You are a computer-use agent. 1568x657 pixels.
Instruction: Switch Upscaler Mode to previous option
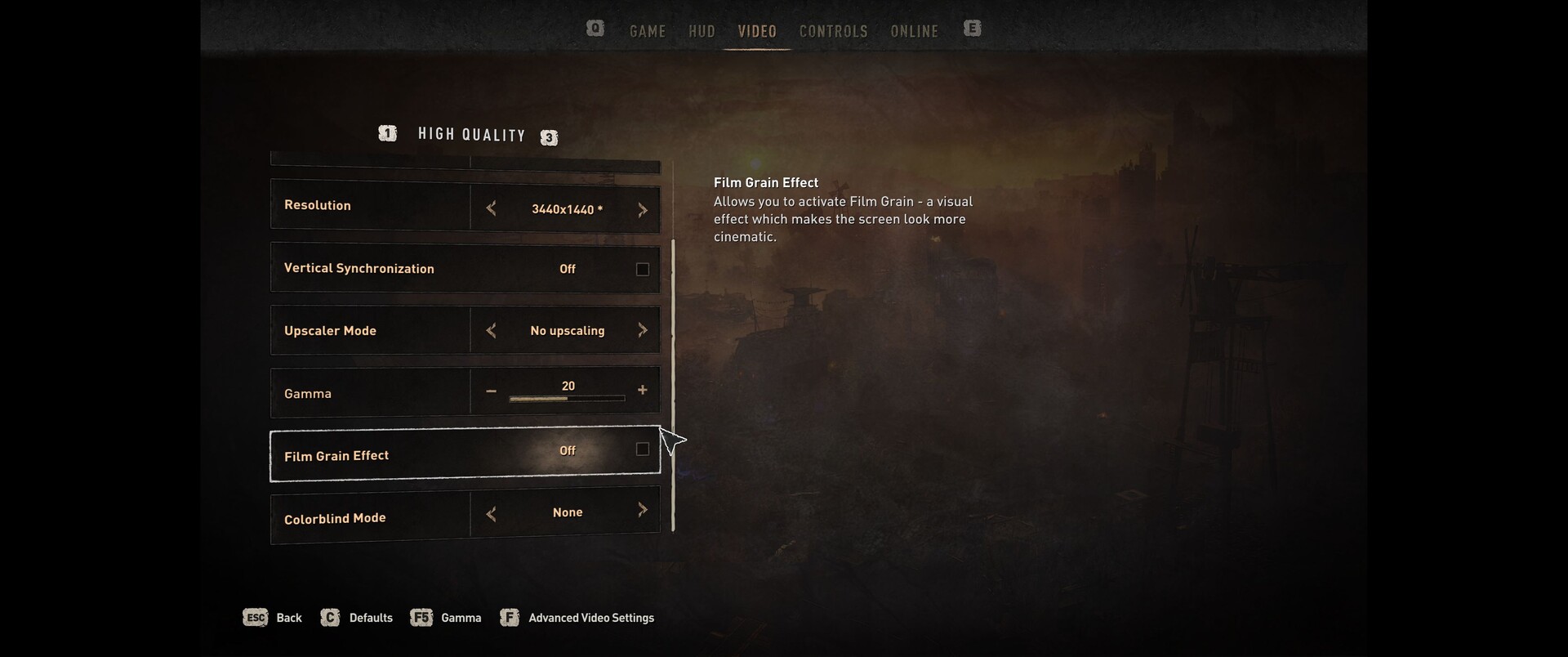coord(491,330)
